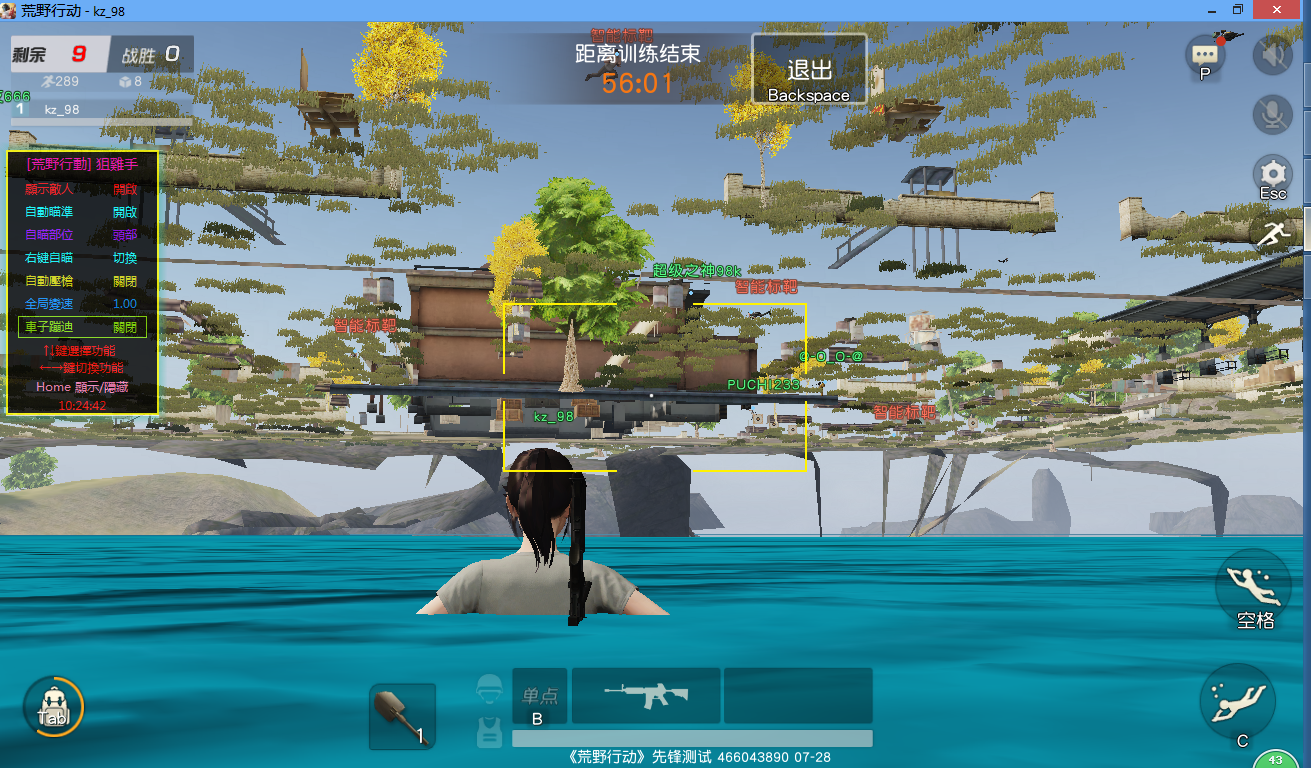Open the backpack with the Tab icon
The width and height of the screenshot is (1311, 768).
click(53, 707)
